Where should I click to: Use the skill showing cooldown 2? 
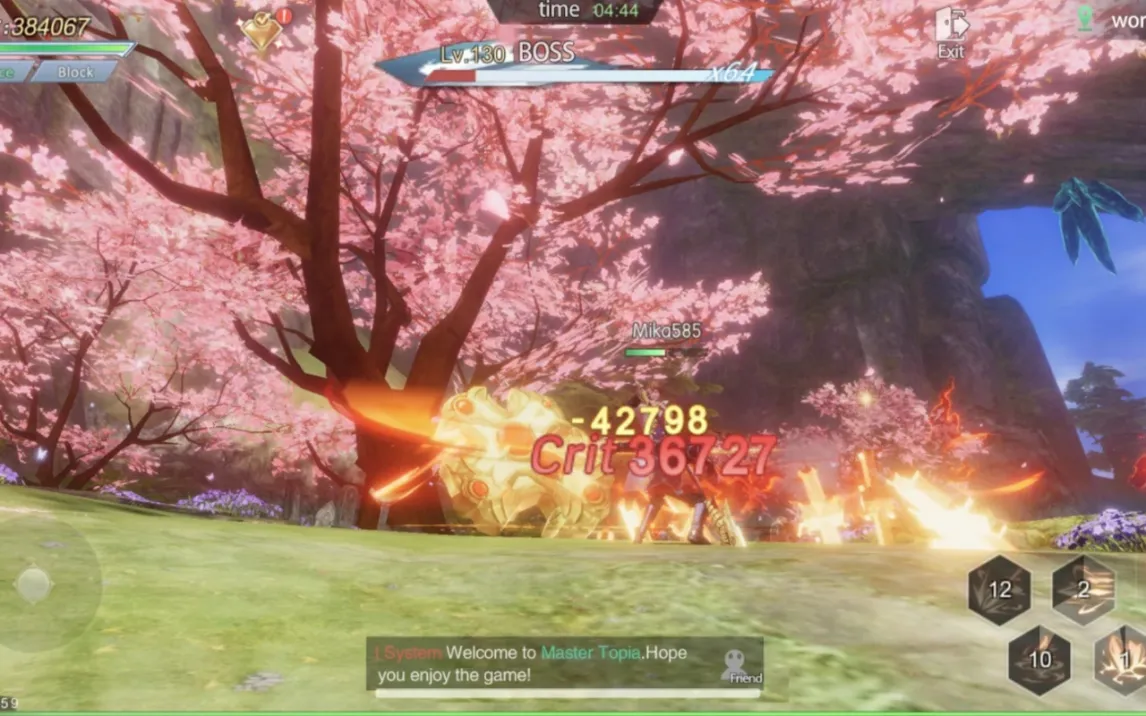[x=1083, y=590]
